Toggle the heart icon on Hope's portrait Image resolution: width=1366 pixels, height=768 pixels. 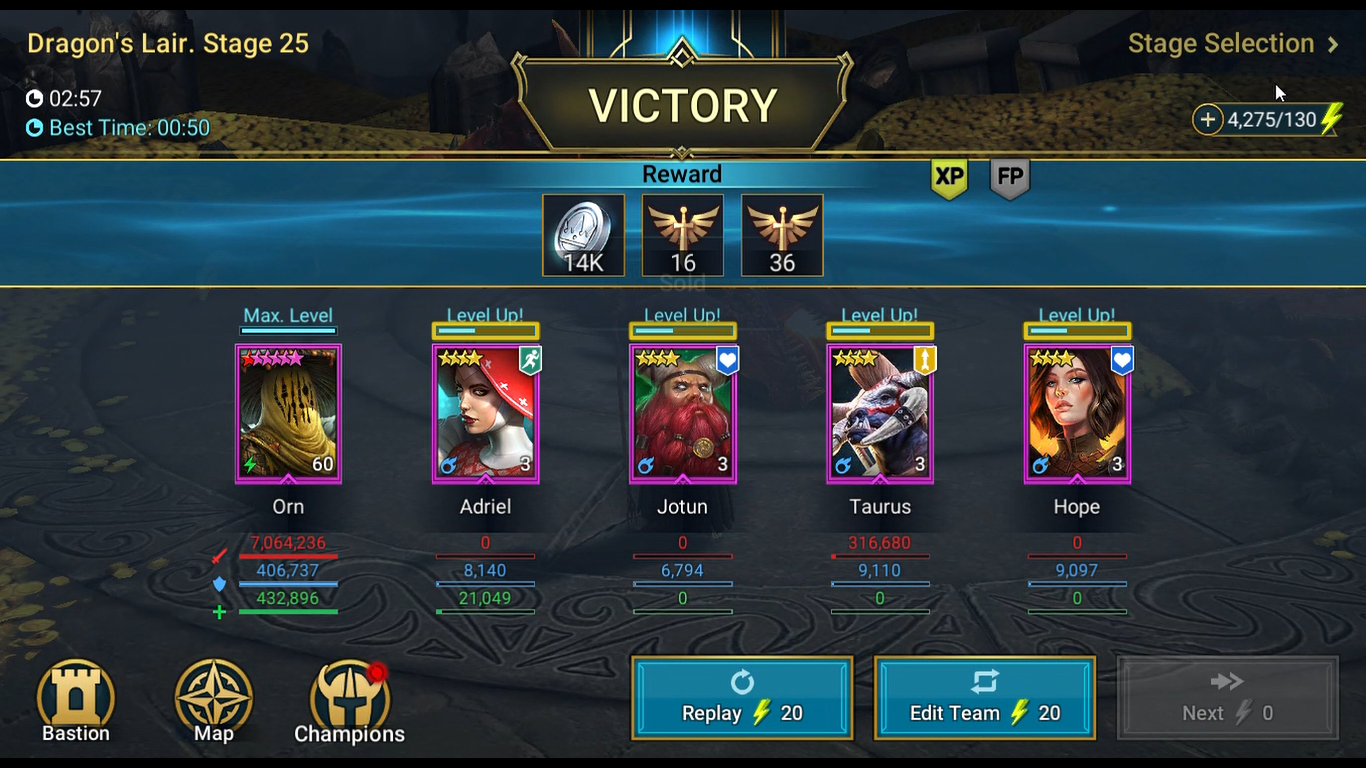pyautogui.click(x=1122, y=360)
